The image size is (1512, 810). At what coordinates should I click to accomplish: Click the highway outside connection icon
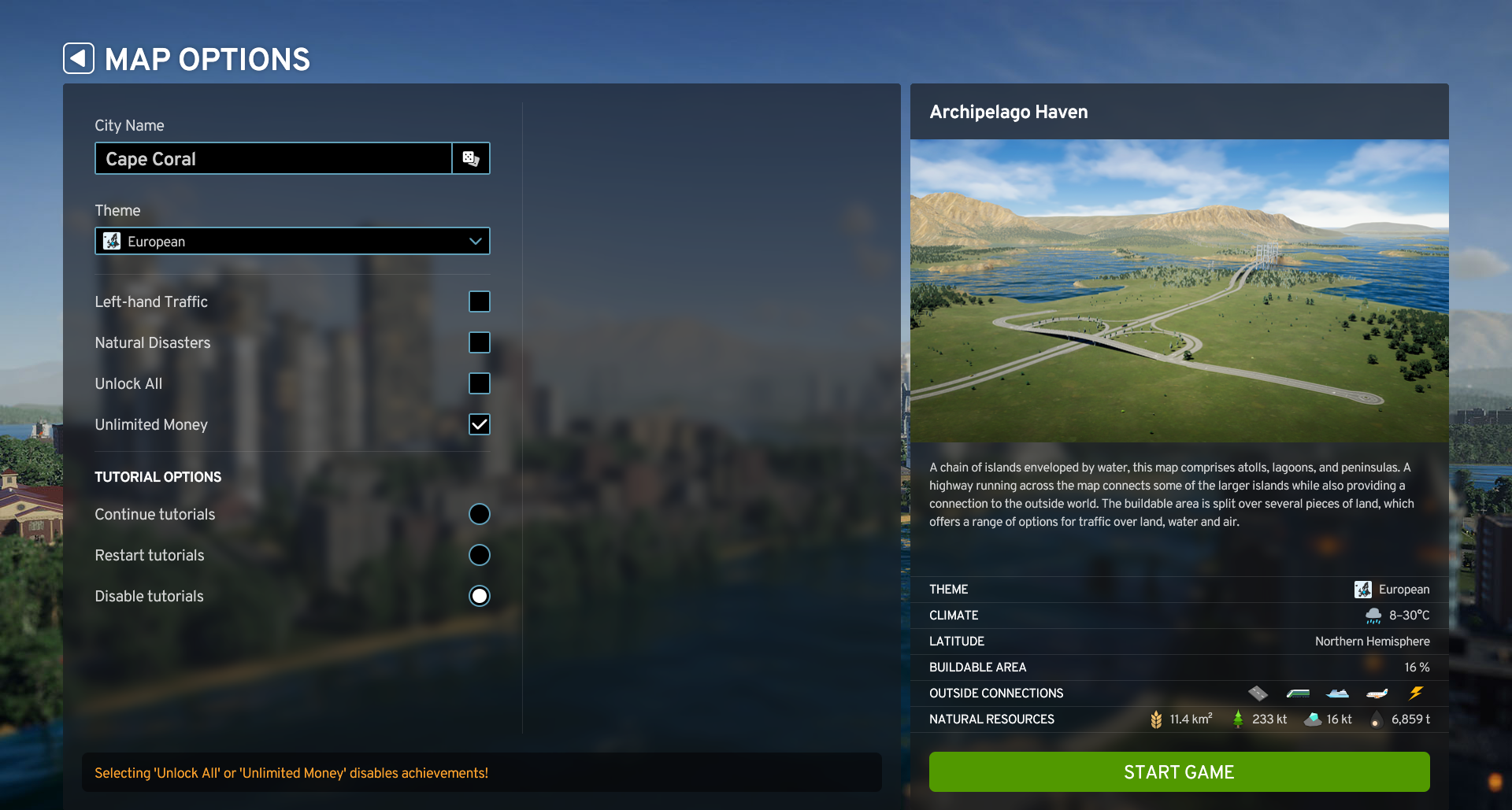tap(1258, 693)
